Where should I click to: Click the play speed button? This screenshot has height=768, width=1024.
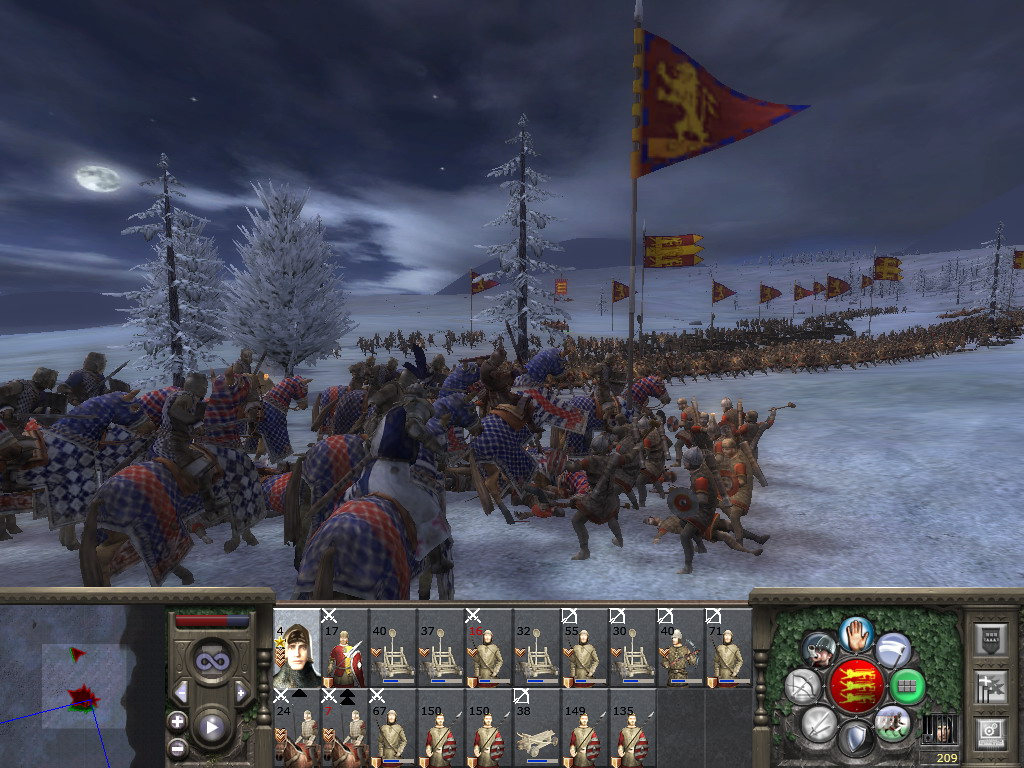click(x=211, y=727)
